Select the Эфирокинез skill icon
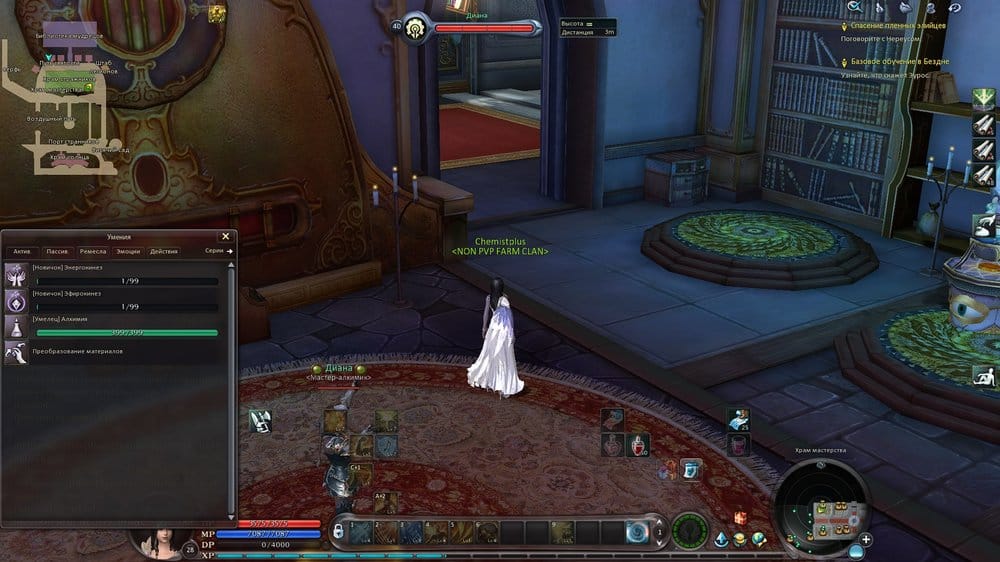This screenshot has width=1000, height=562. click(x=17, y=301)
